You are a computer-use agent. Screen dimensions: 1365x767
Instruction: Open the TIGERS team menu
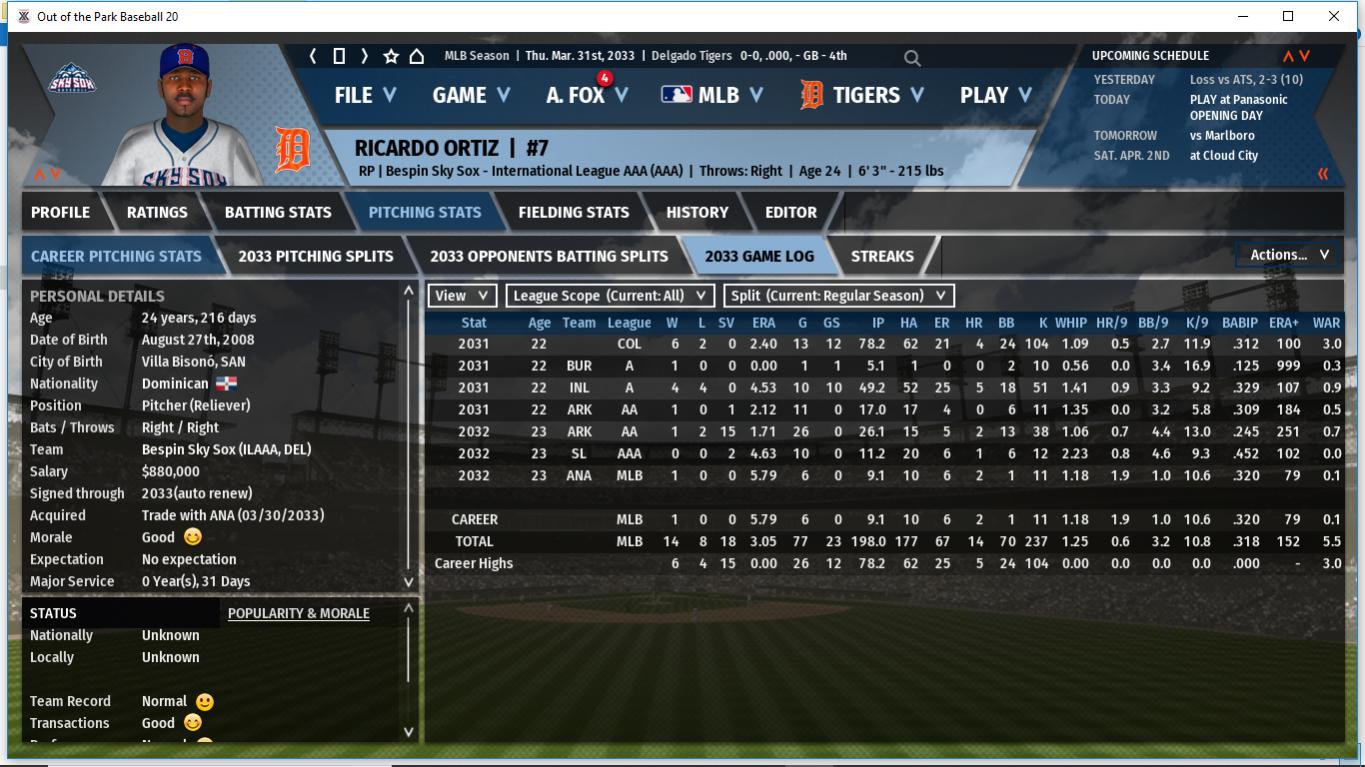pyautogui.click(x=862, y=95)
